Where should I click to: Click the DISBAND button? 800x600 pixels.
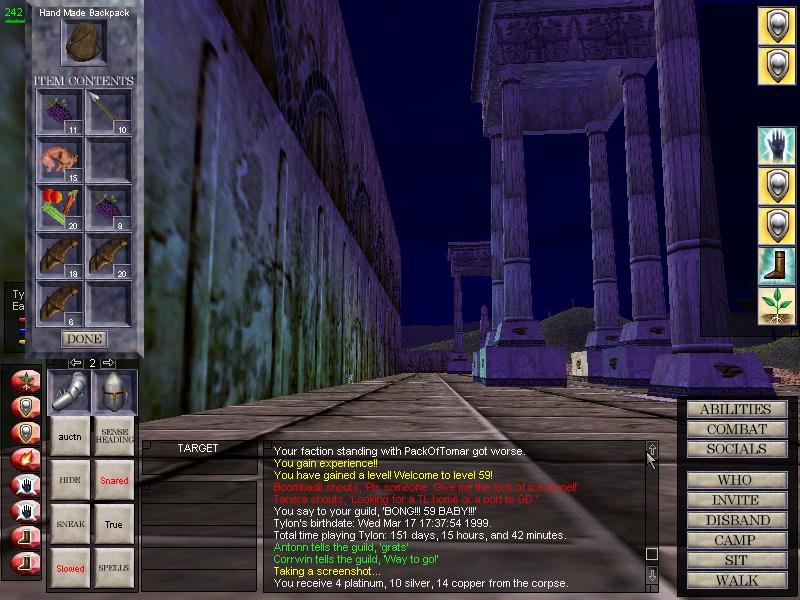735,520
